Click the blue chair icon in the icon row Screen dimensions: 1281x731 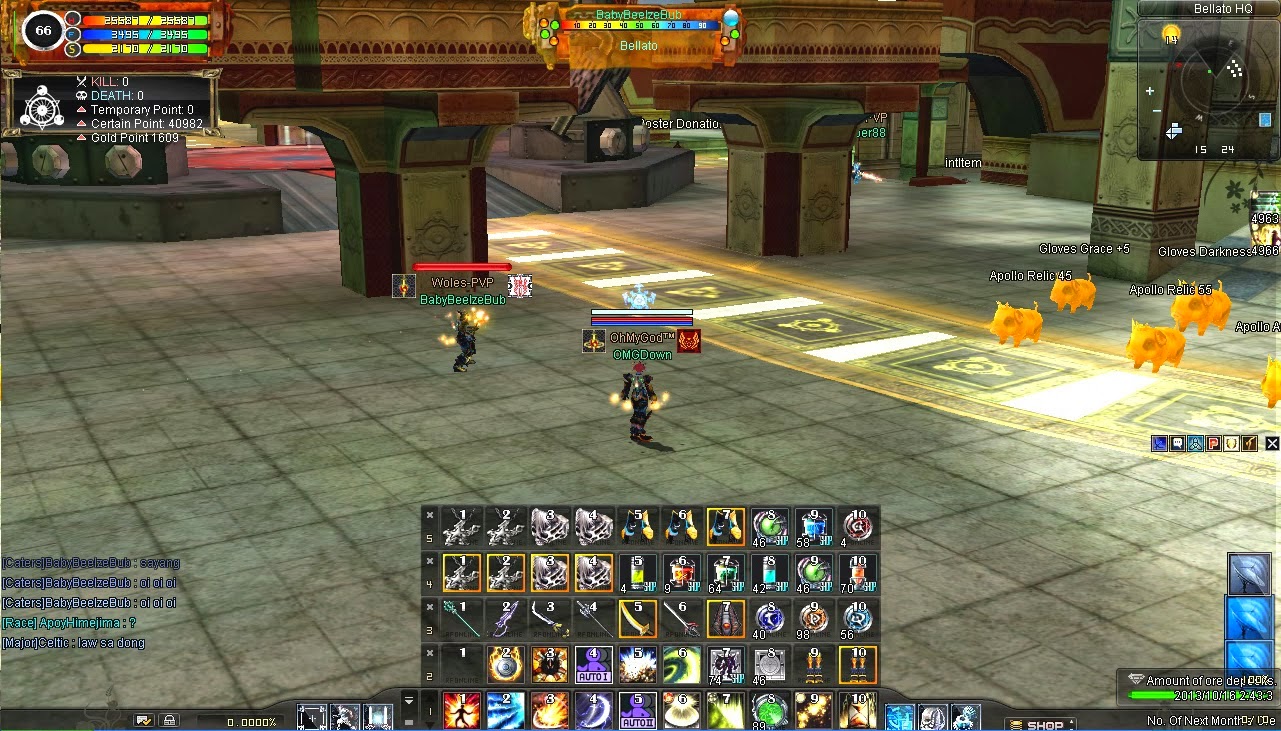[1159, 443]
